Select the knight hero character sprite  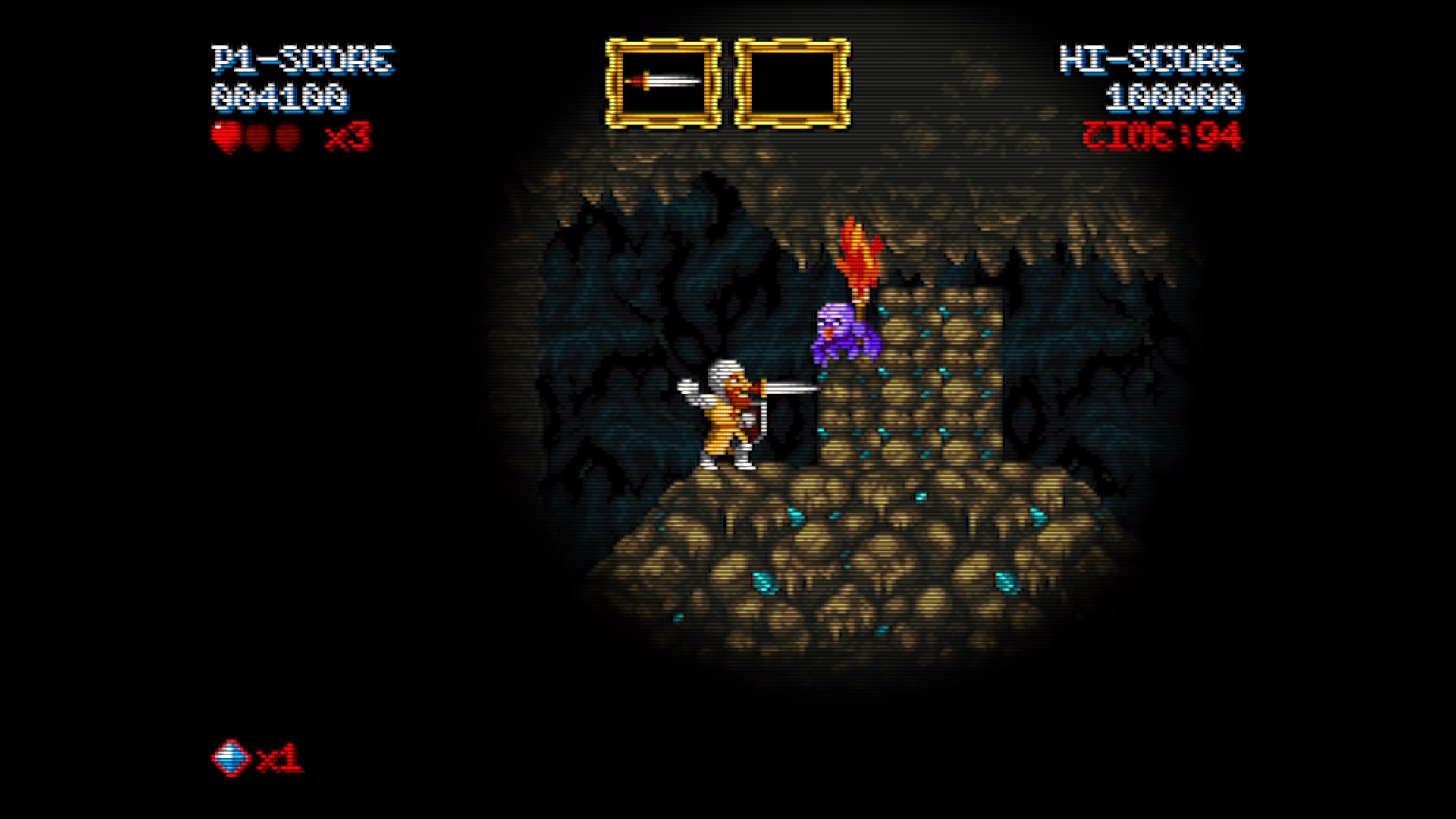[x=728, y=417]
